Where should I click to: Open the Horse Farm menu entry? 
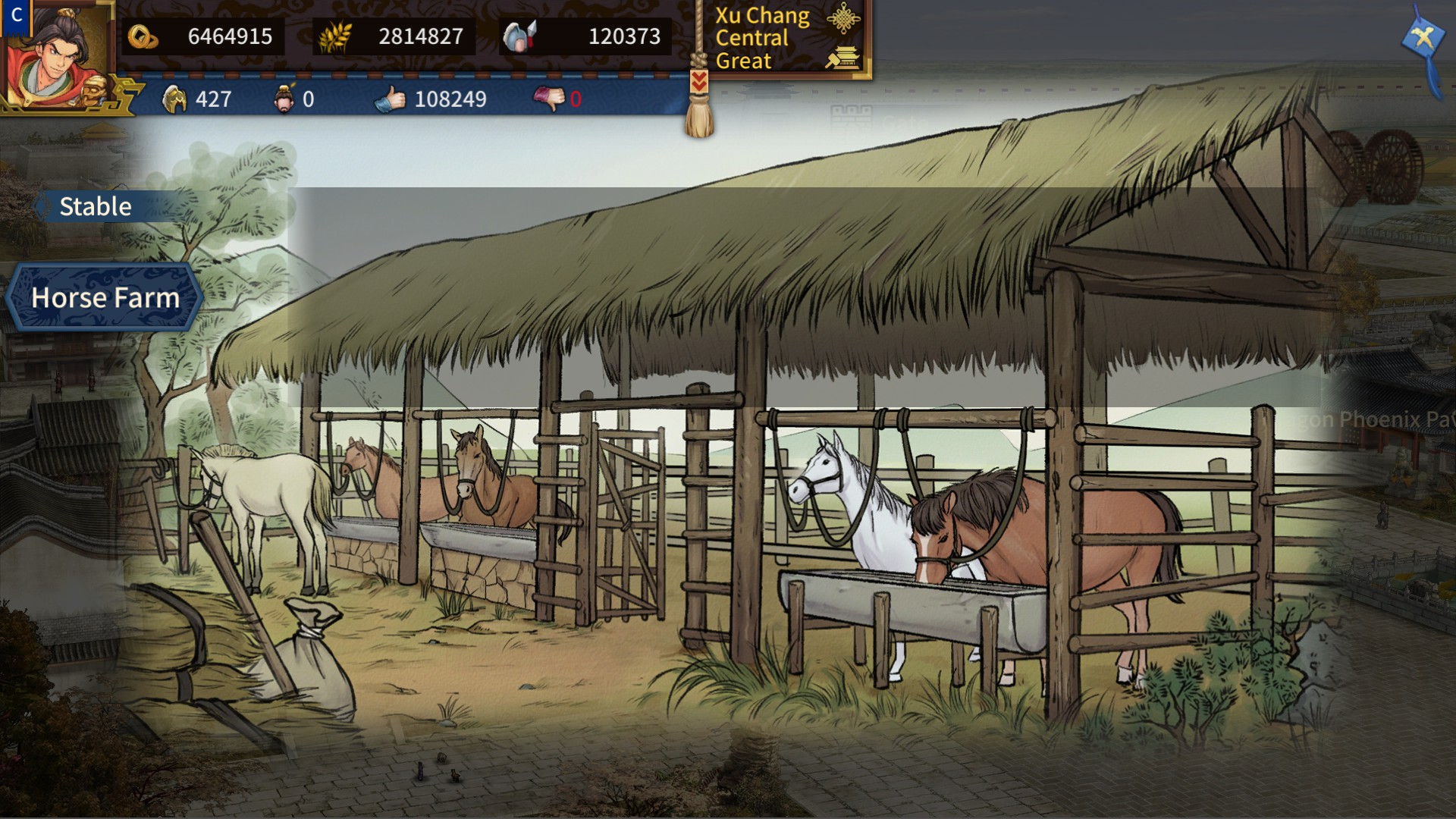click(x=105, y=297)
